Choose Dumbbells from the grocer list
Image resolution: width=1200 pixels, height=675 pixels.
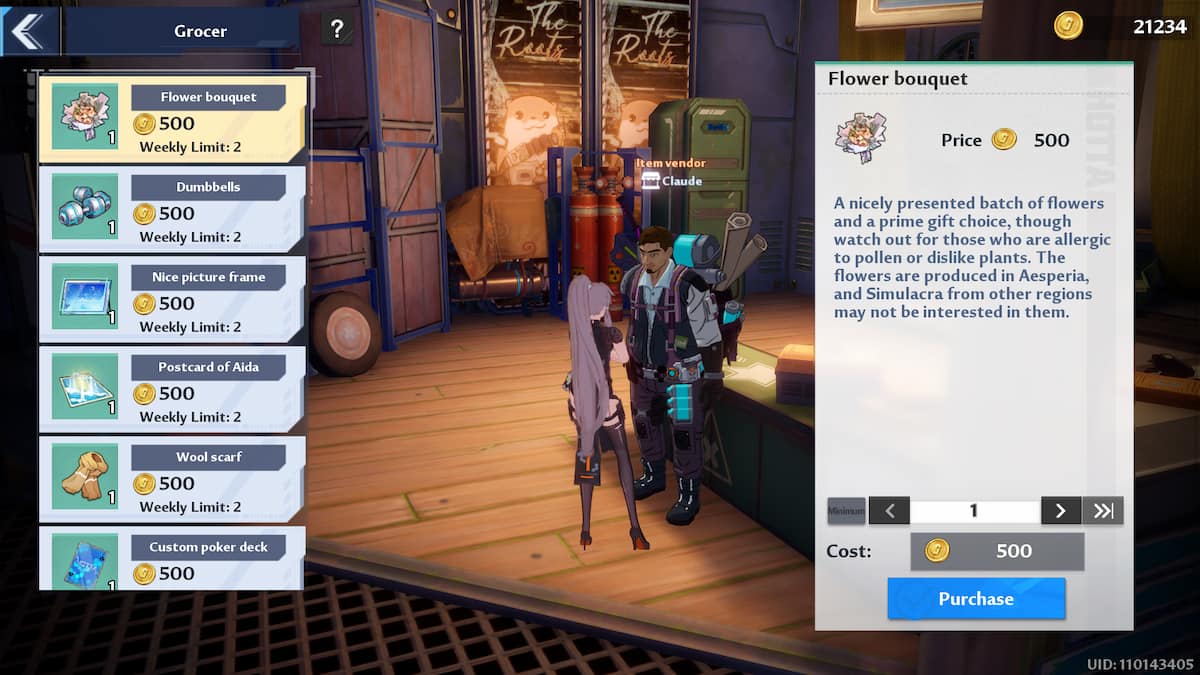point(172,209)
